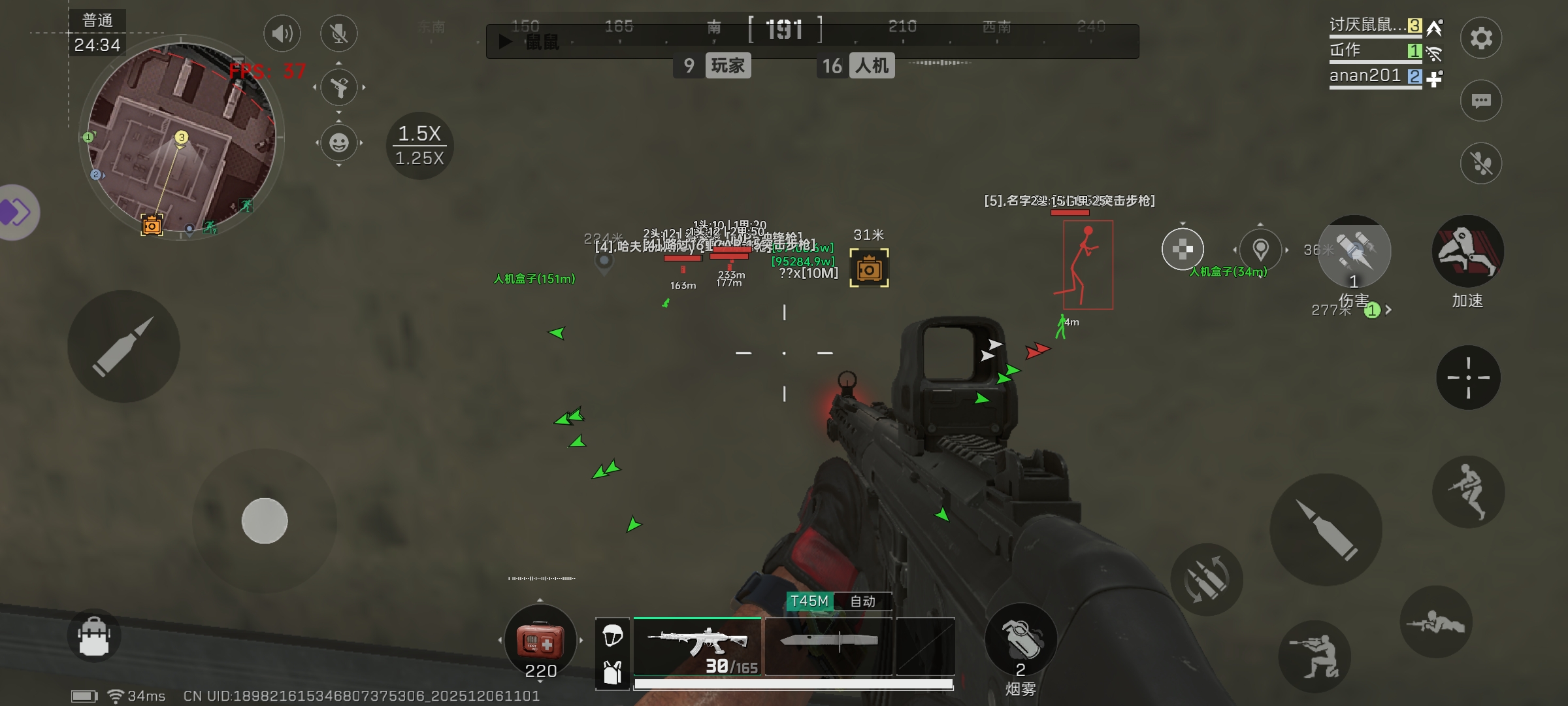Tap the reload ammo button
Image resolution: width=1568 pixels, height=706 pixels.
click(x=1206, y=579)
